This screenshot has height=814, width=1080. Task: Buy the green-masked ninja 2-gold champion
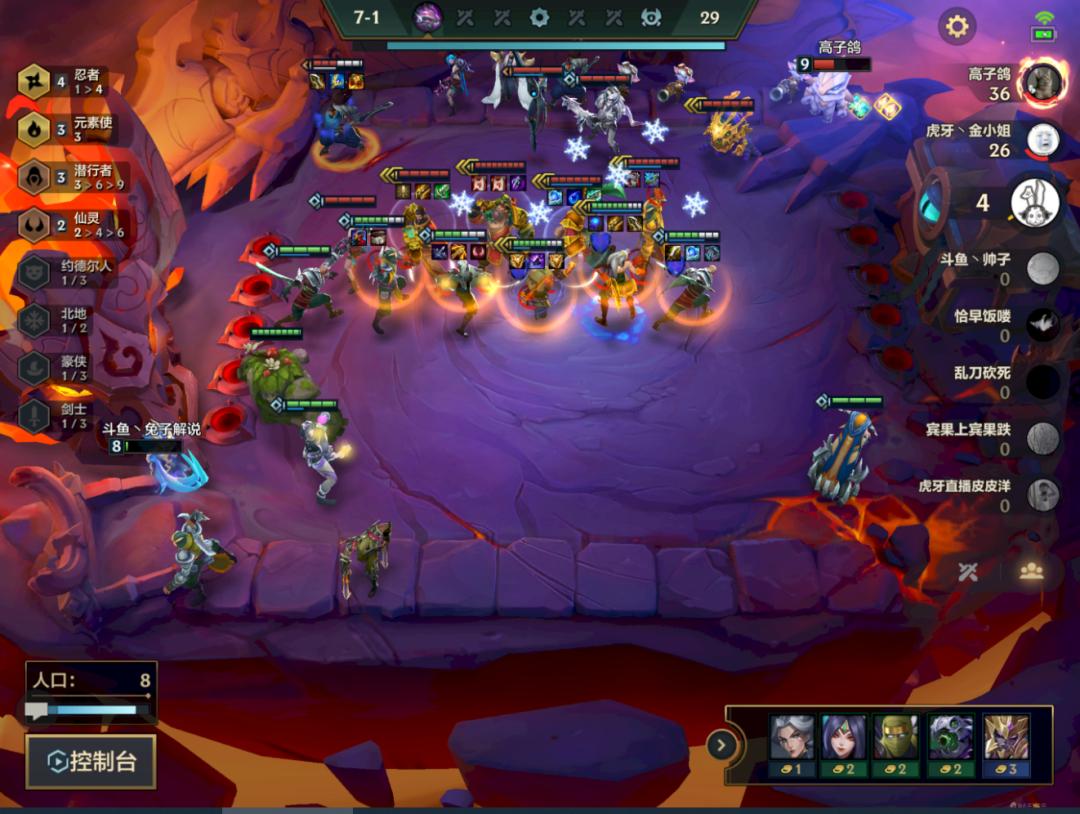[x=895, y=745]
